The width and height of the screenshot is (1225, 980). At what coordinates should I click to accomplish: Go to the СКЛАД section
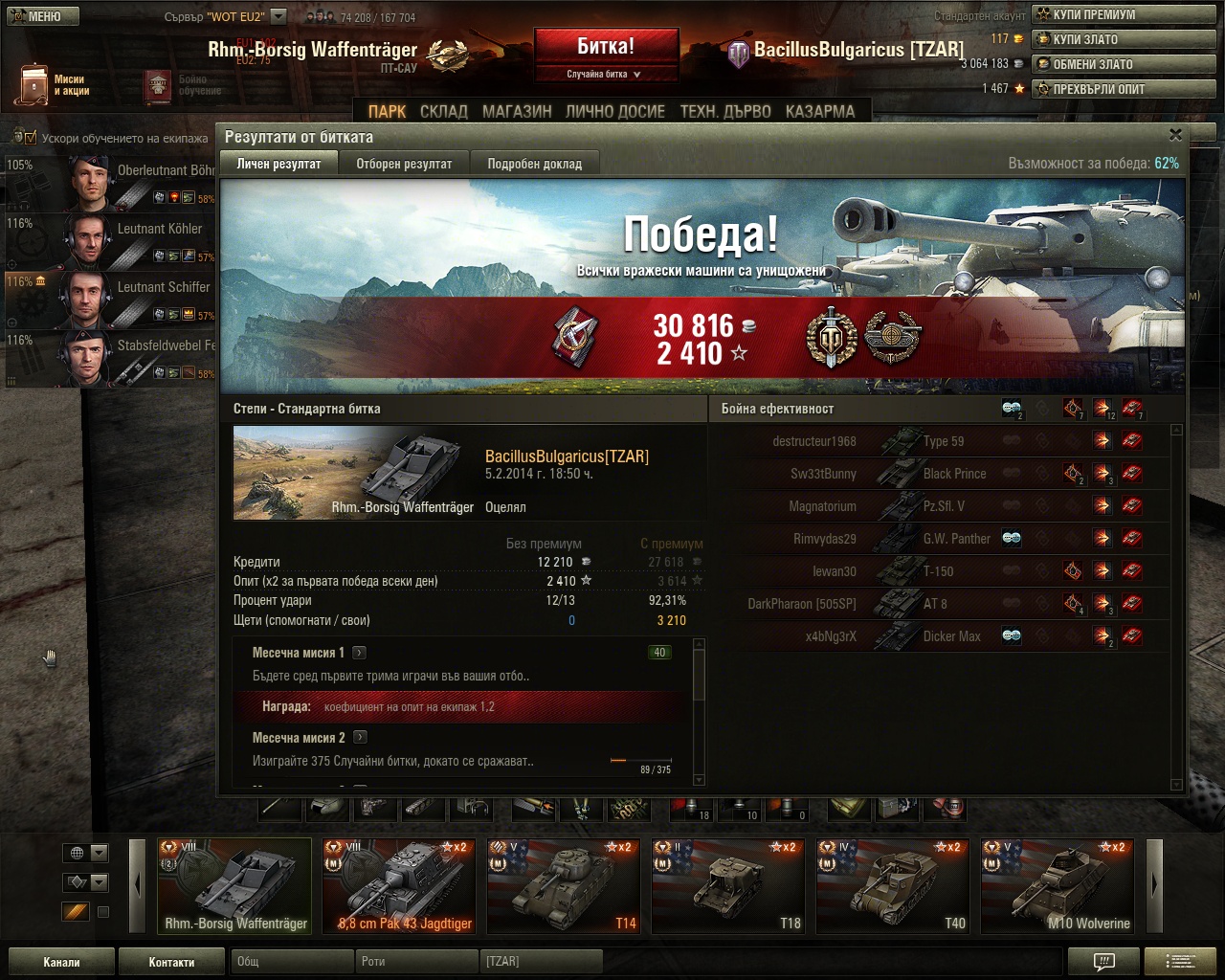click(444, 111)
